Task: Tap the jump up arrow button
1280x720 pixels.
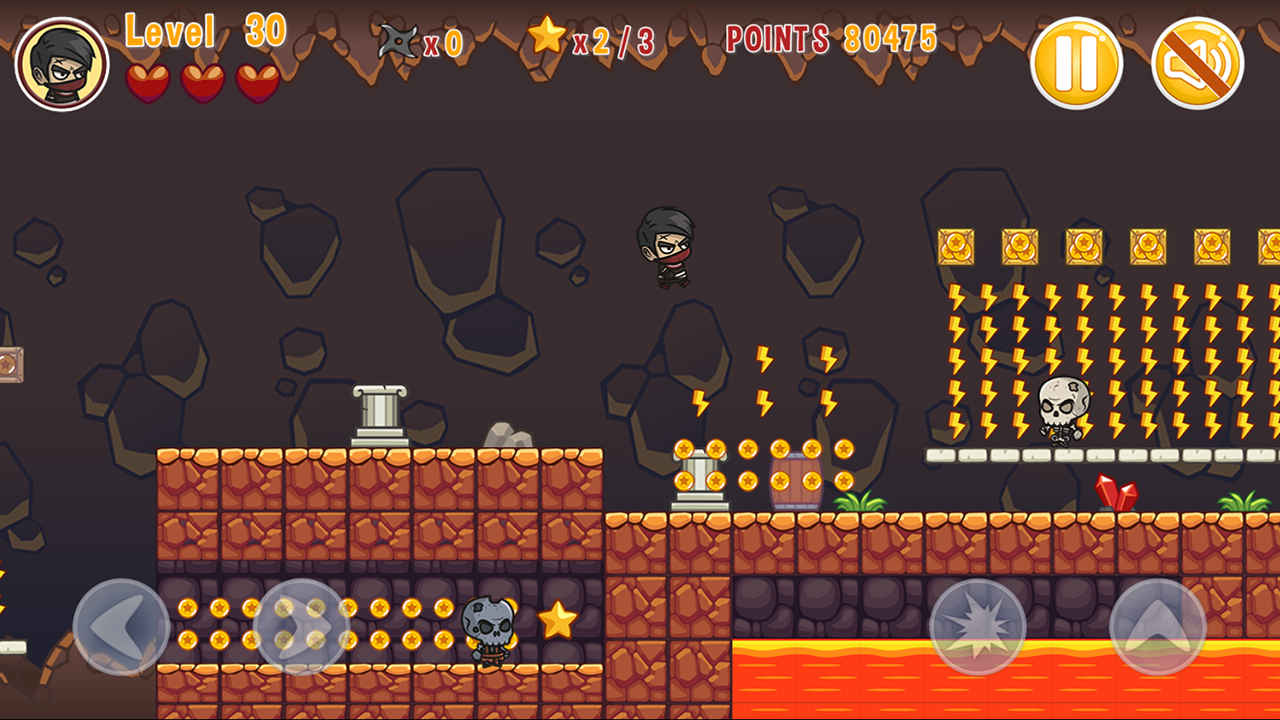Action: (x=1158, y=627)
